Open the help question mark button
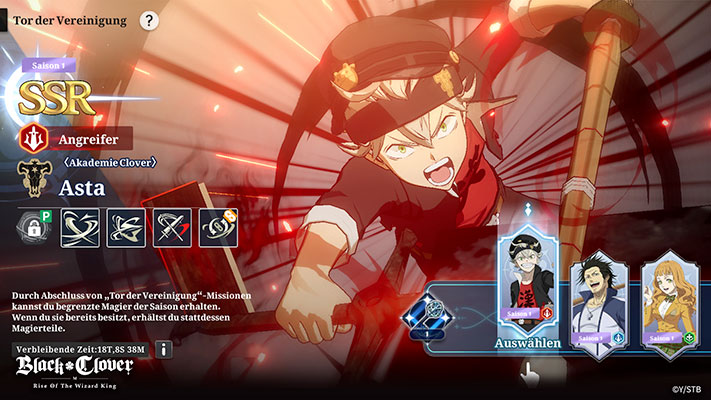The height and width of the screenshot is (400, 711). (x=149, y=20)
